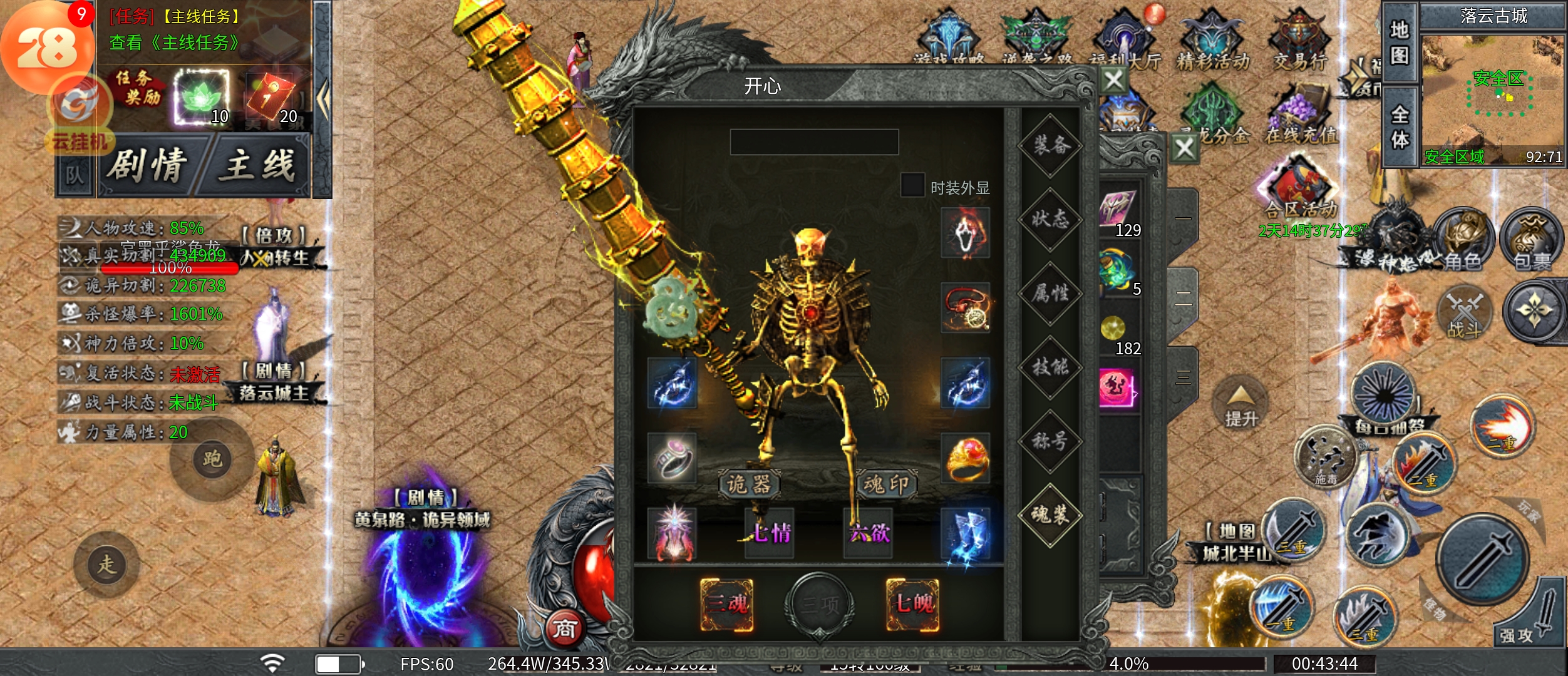Open the 称号 titles tab
1568x676 pixels.
1051,441
